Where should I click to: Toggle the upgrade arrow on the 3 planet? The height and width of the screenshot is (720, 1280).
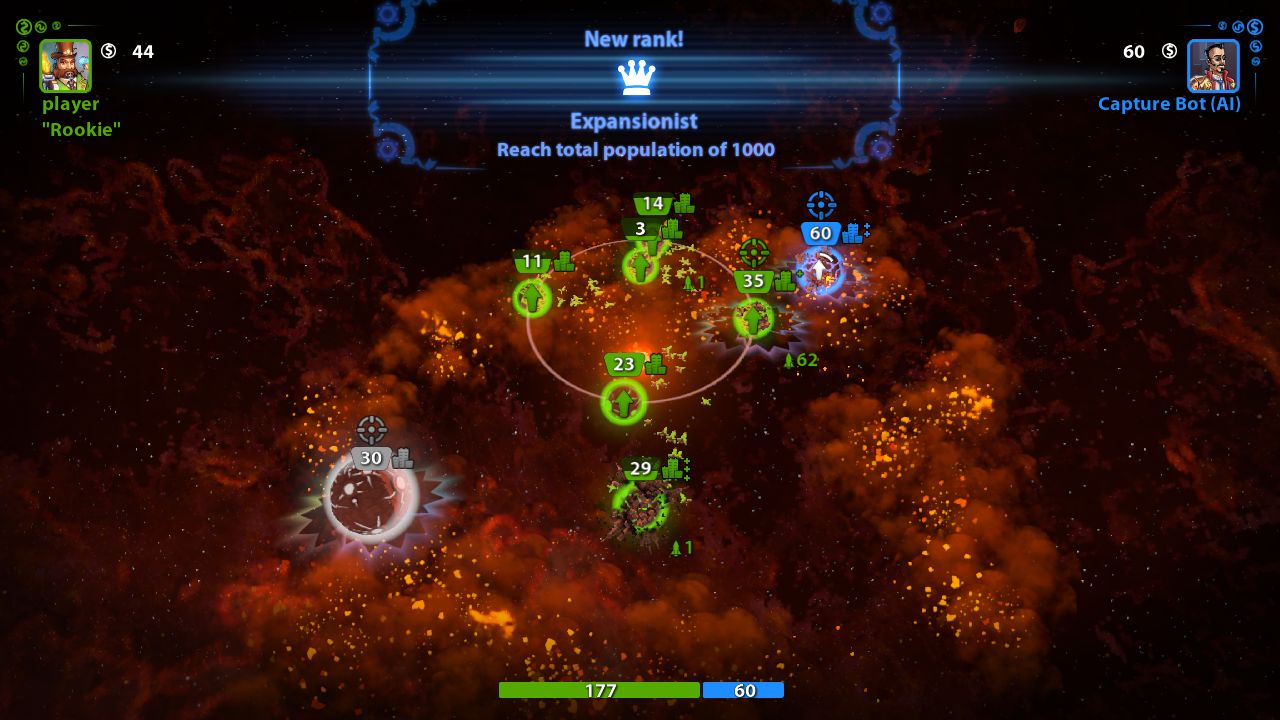click(x=640, y=268)
